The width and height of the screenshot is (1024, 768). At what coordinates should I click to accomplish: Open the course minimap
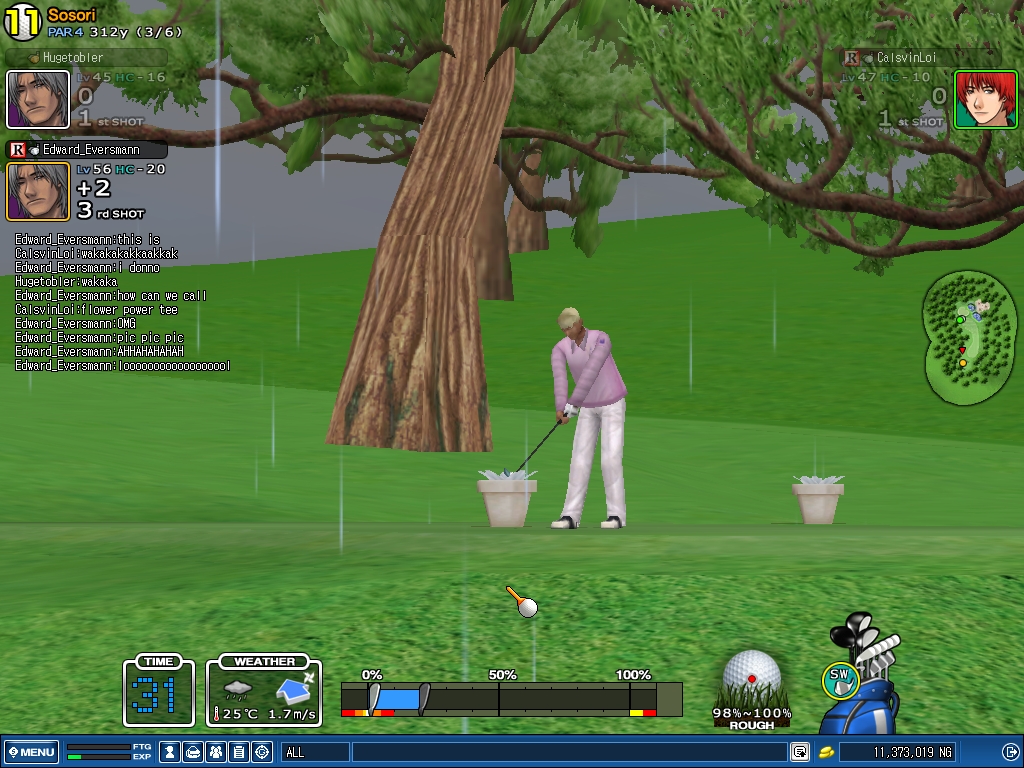tap(969, 338)
